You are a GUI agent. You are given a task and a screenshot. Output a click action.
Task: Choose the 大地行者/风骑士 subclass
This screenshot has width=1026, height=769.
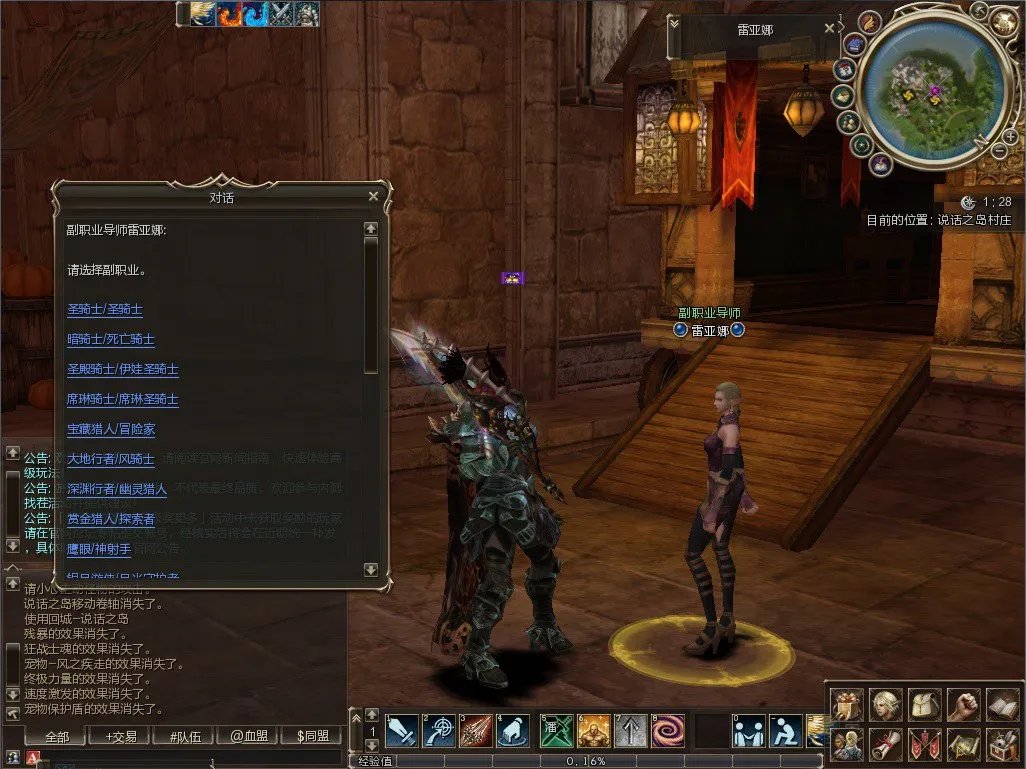click(x=111, y=460)
